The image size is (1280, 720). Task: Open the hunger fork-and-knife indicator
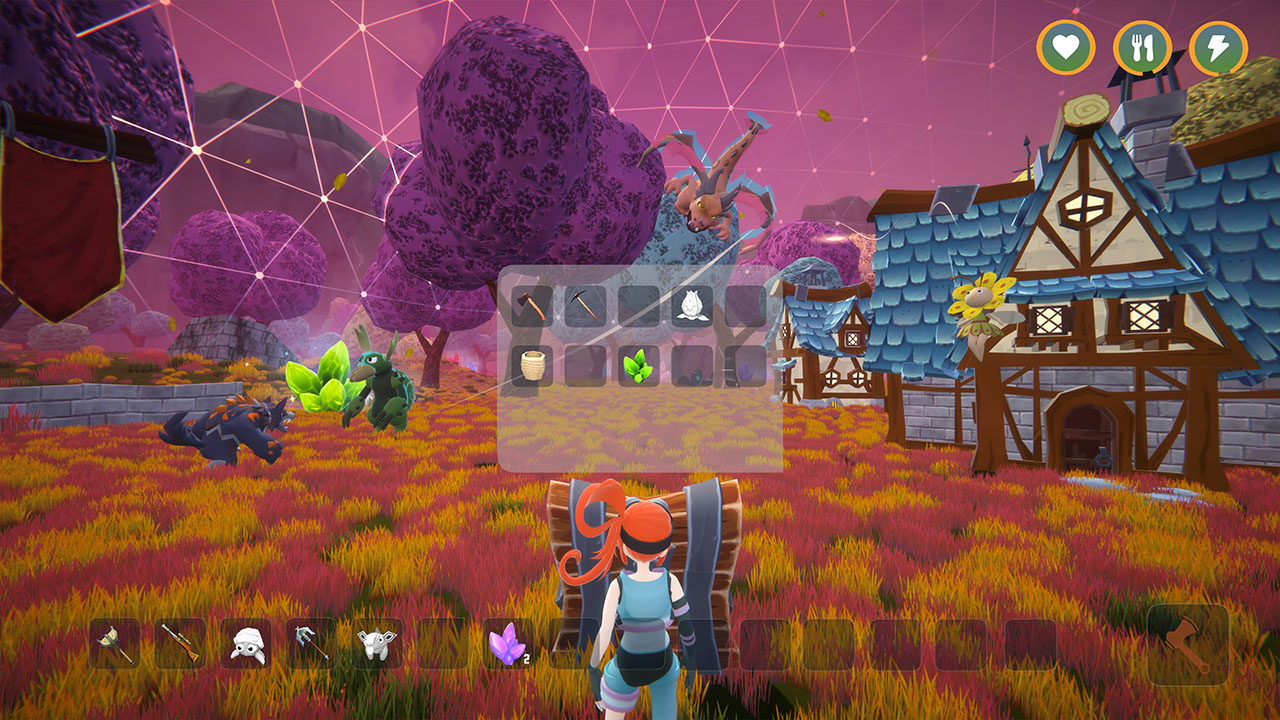tap(1140, 45)
